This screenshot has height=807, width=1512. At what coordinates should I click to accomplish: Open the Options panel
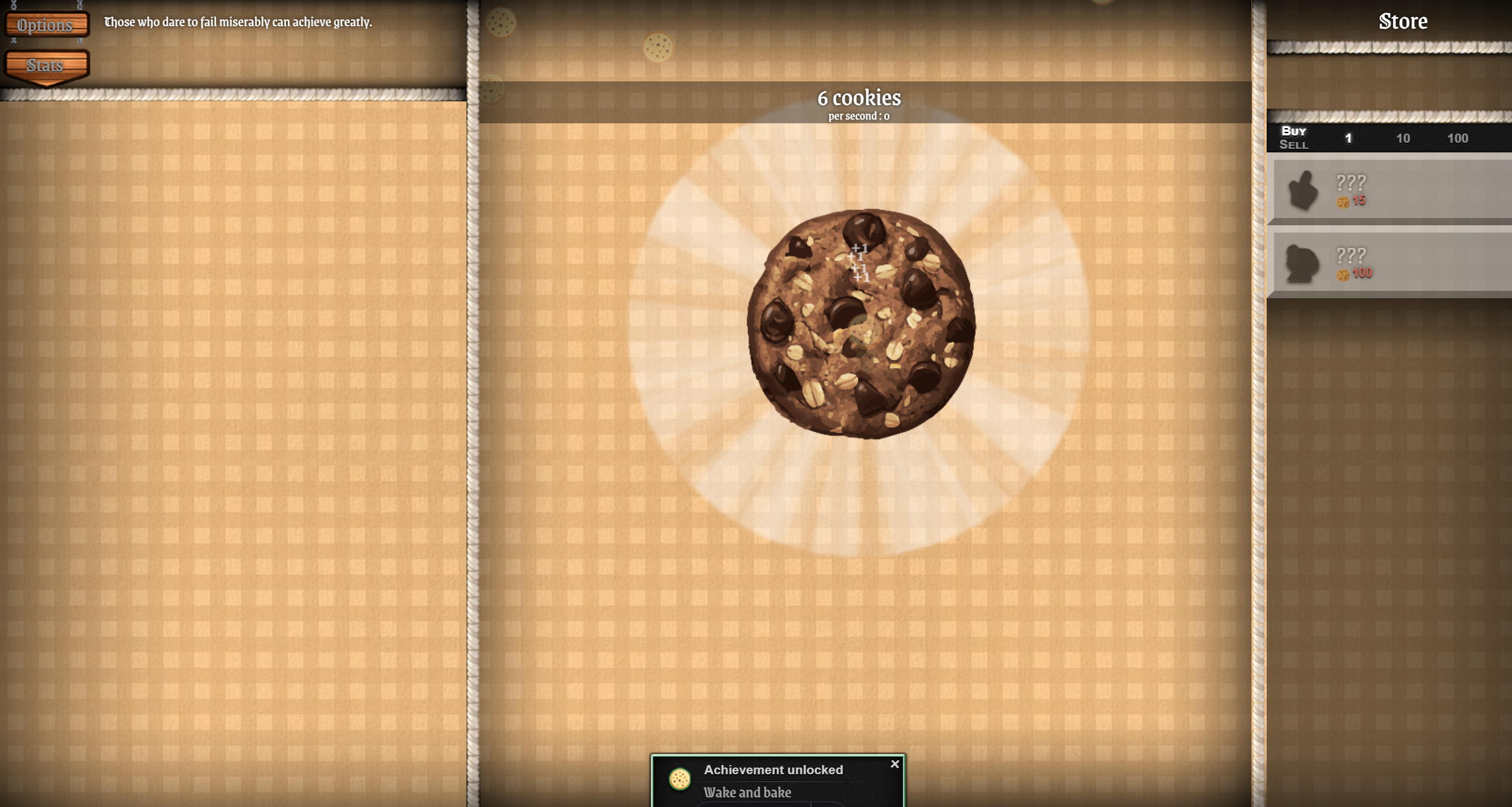click(x=45, y=25)
